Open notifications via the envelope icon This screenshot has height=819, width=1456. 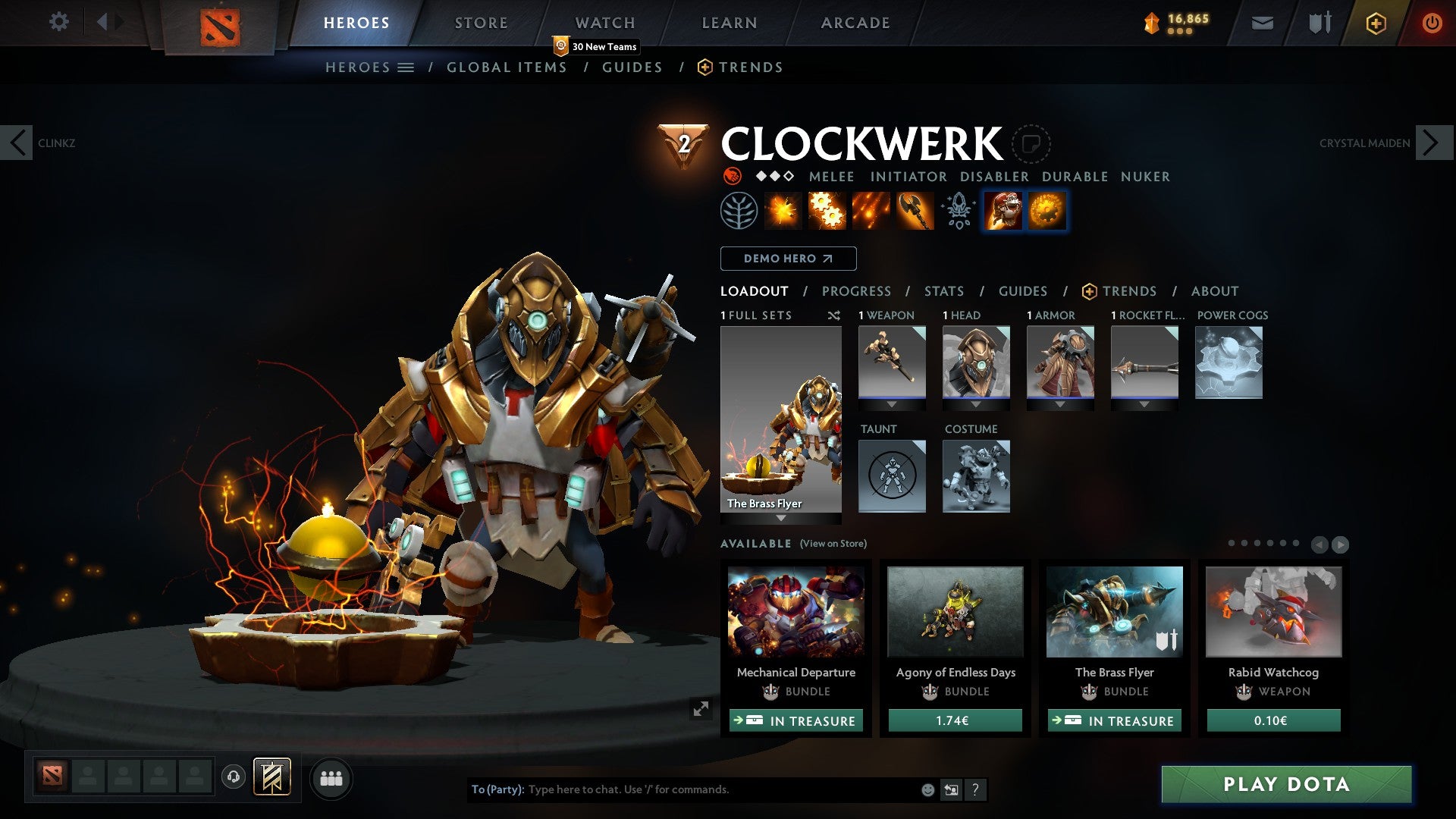pyautogui.click(x=1263, y=23)
